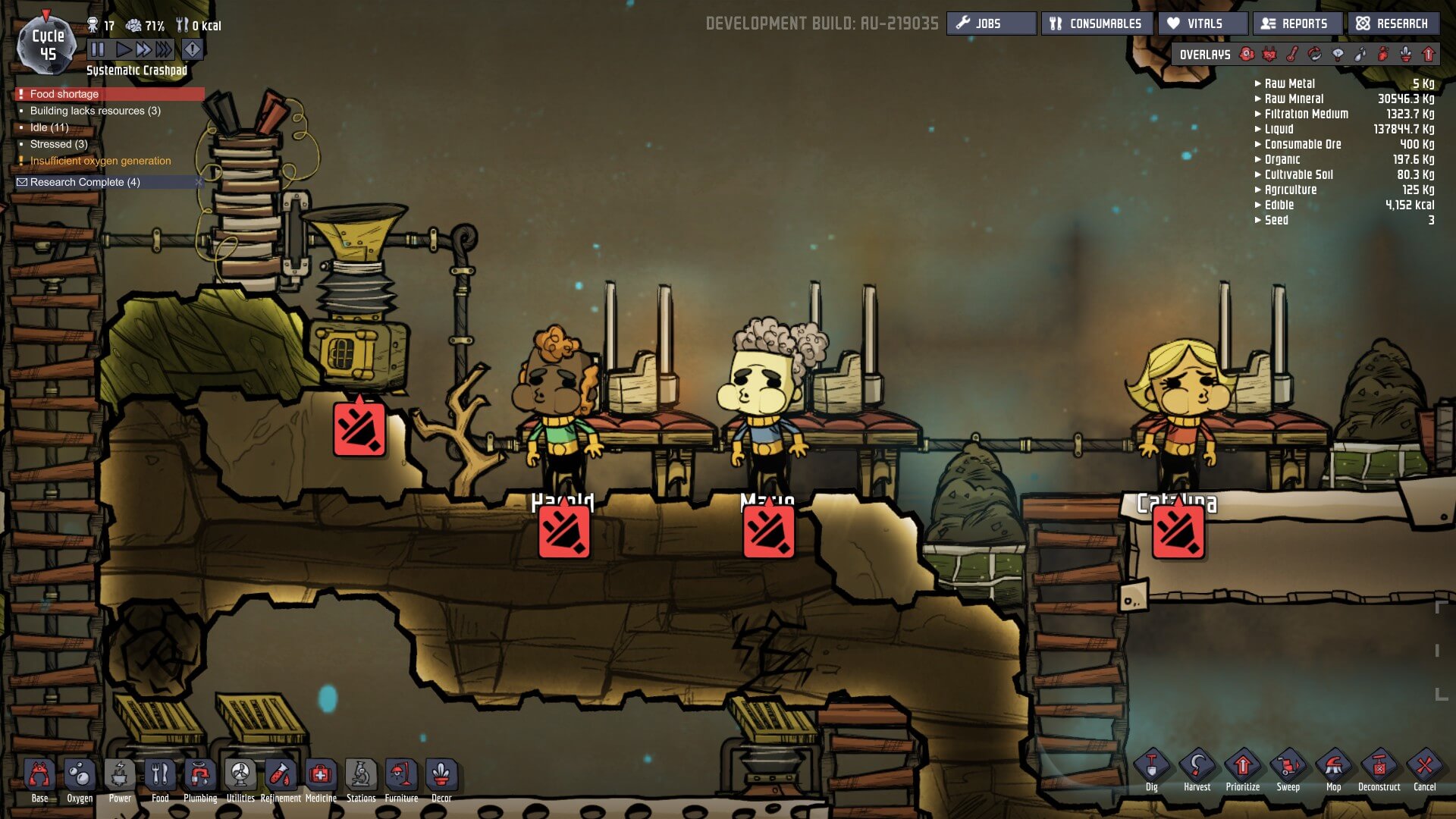Image resolution: width=1456 pixels, height=819 pixels.
Task: Dismiss the Research Complete notification
Action: 199,182
